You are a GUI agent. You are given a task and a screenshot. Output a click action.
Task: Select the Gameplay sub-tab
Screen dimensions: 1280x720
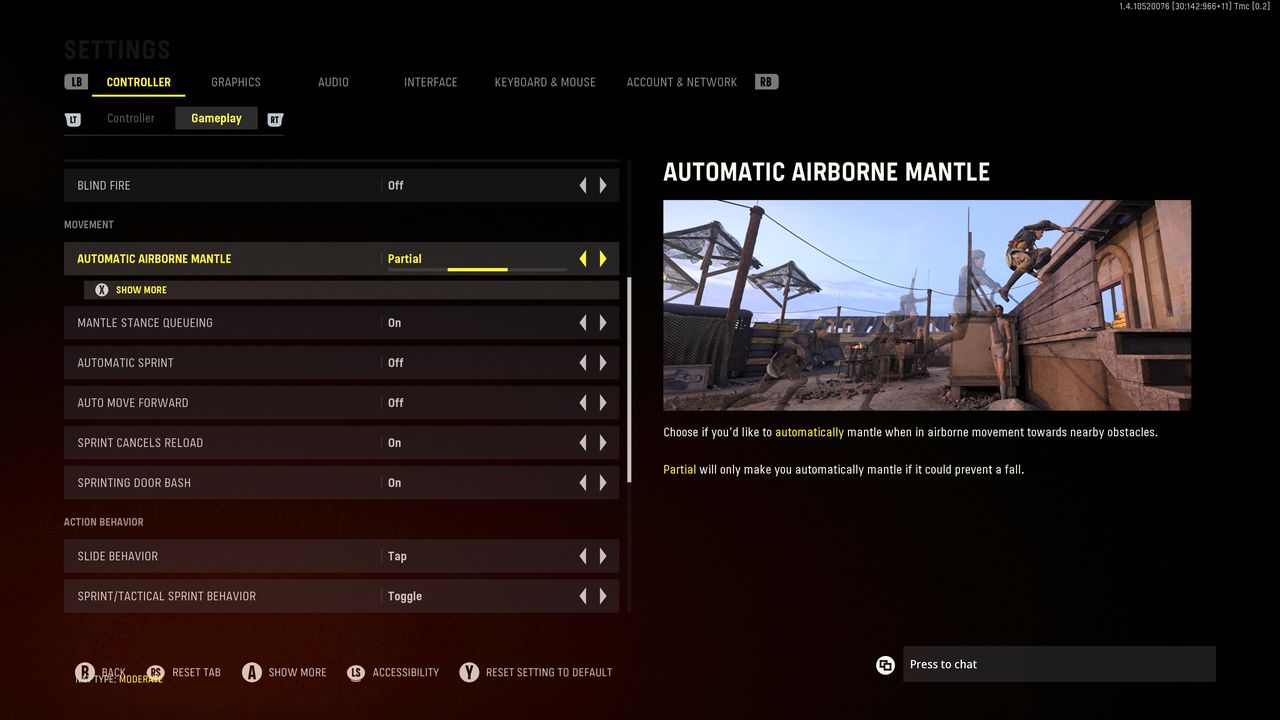click(216, 118)
